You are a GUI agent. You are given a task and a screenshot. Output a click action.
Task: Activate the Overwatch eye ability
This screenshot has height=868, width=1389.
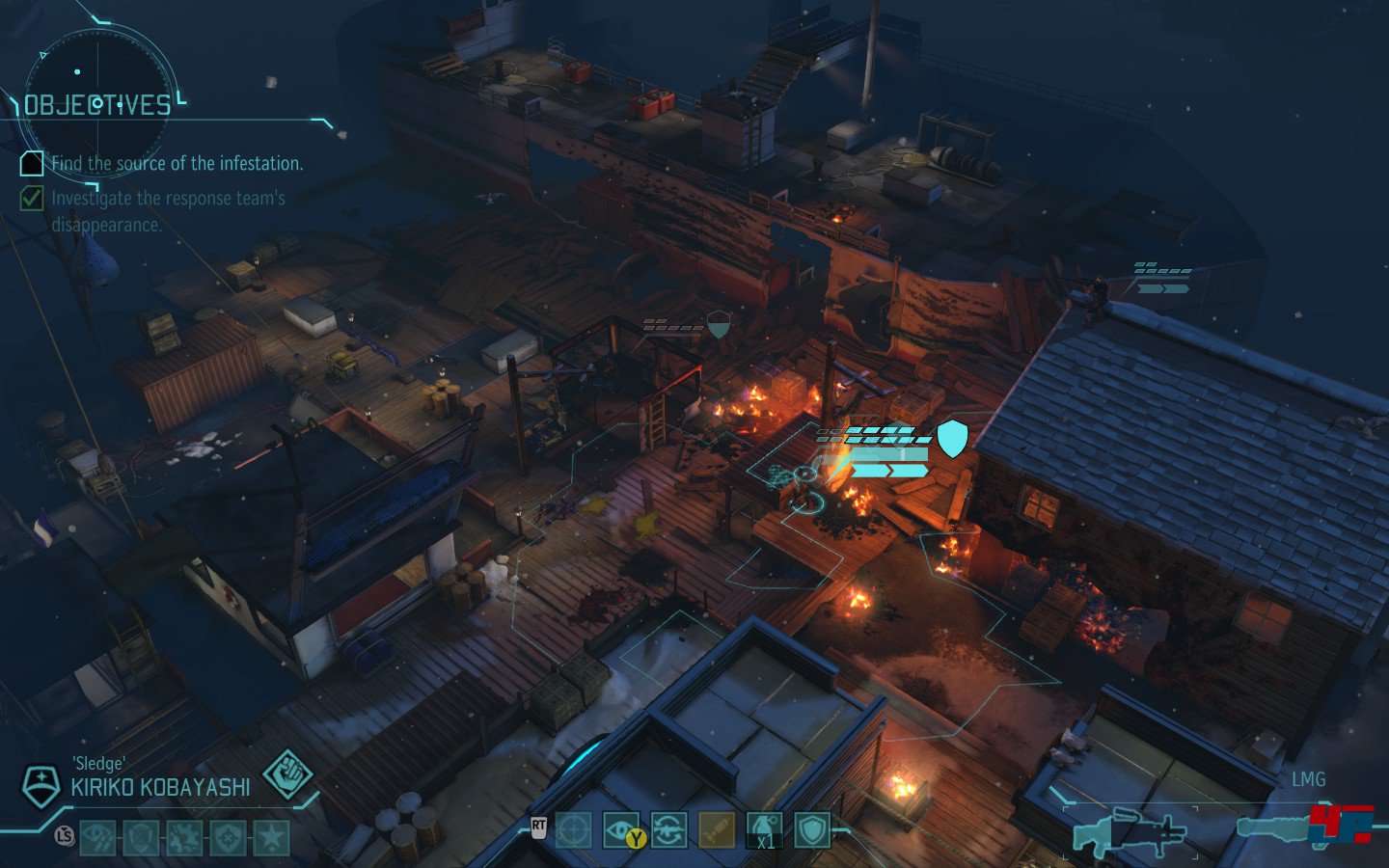(620, 829)
